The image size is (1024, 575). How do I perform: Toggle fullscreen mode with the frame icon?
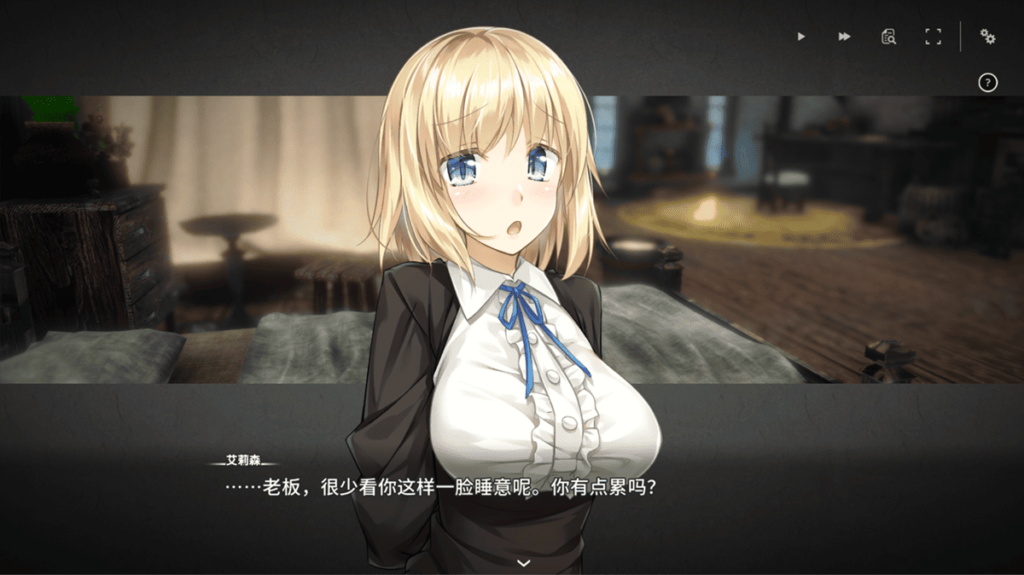coord(933,37)
